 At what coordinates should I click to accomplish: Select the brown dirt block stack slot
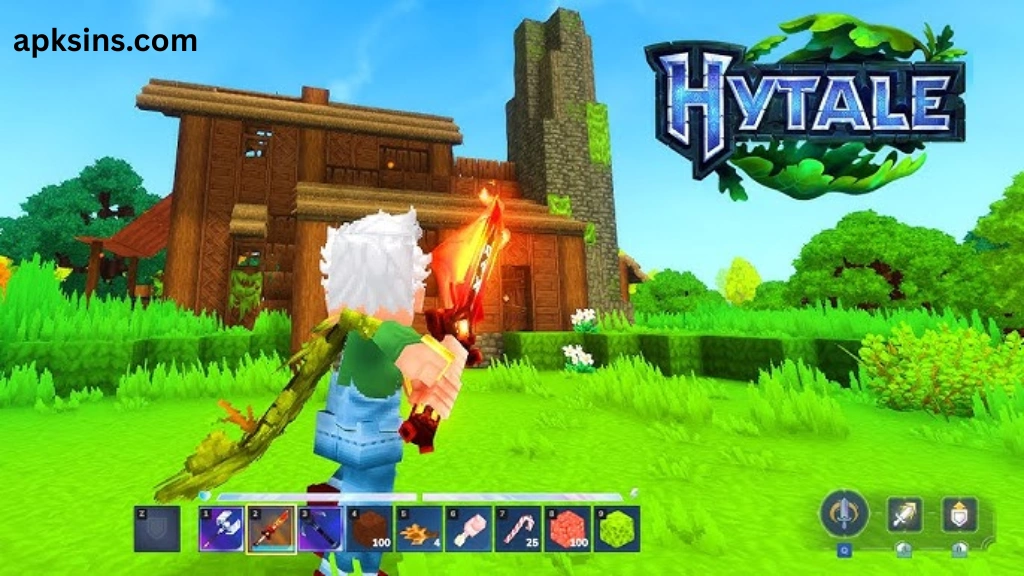(x=370, y=529)
